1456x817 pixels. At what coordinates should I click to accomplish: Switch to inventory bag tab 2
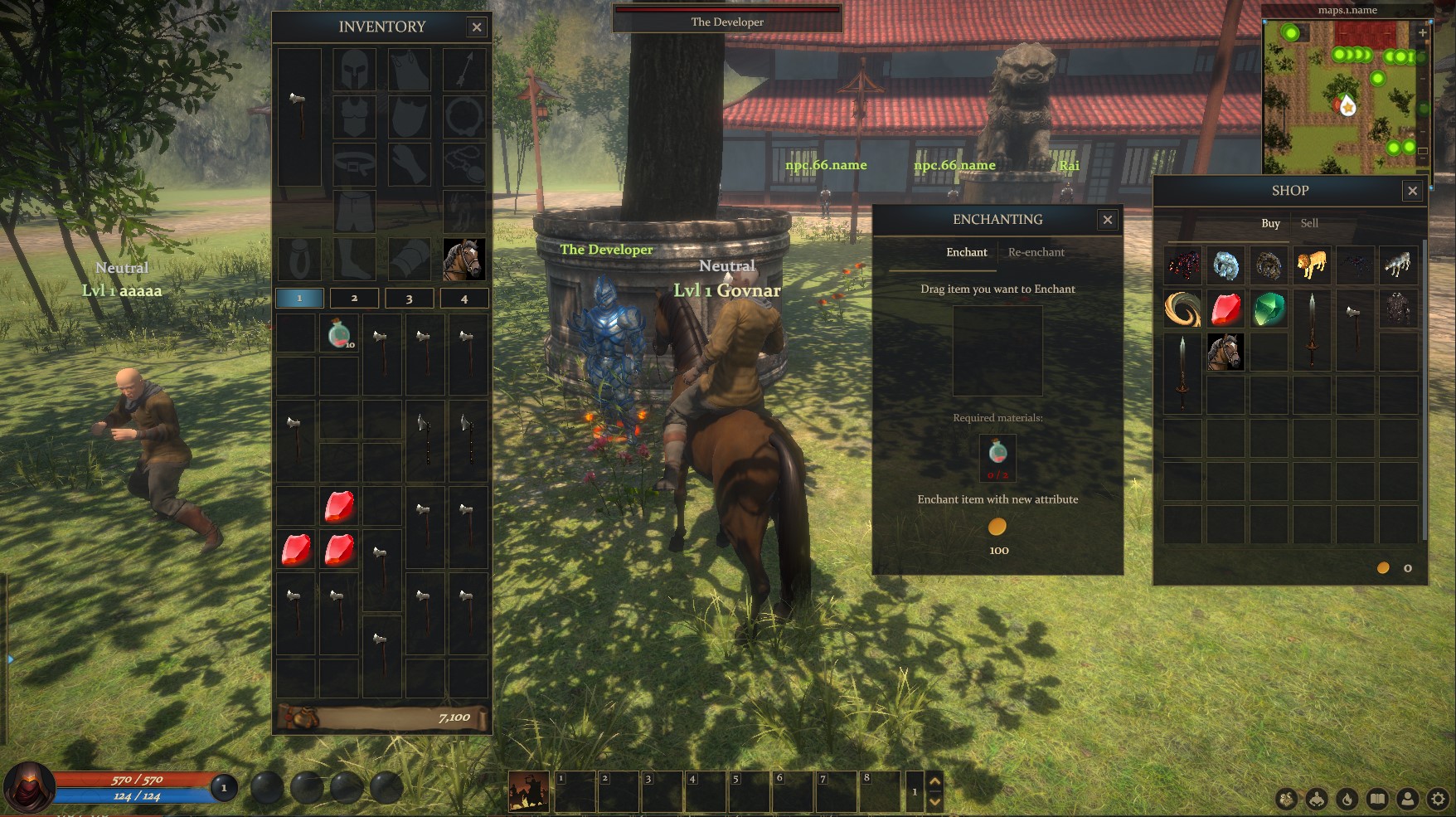(x=354, y=298)
